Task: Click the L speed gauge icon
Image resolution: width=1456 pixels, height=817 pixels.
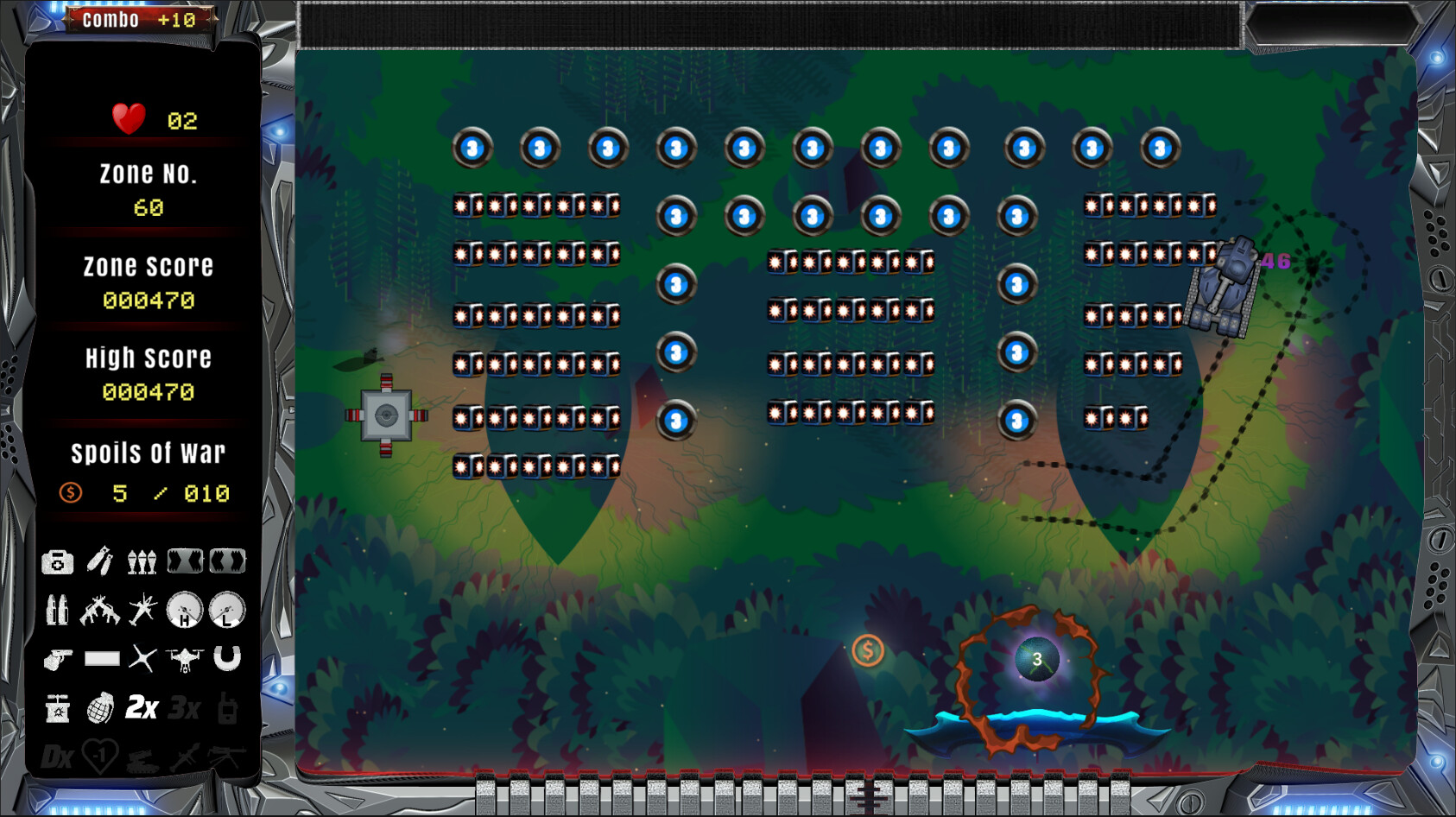Action: tap(226, 611)
